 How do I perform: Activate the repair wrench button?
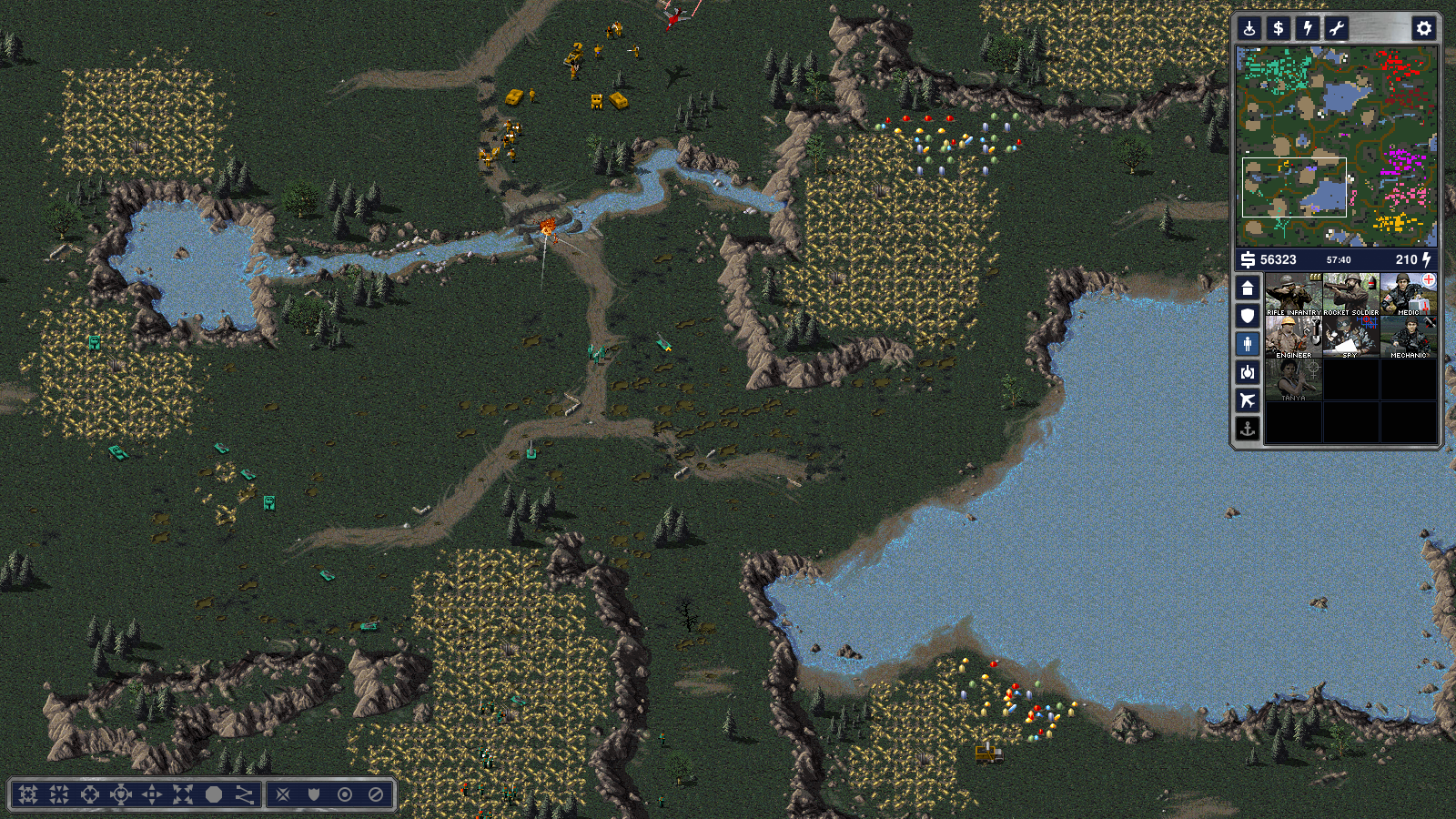[1337, 28]
